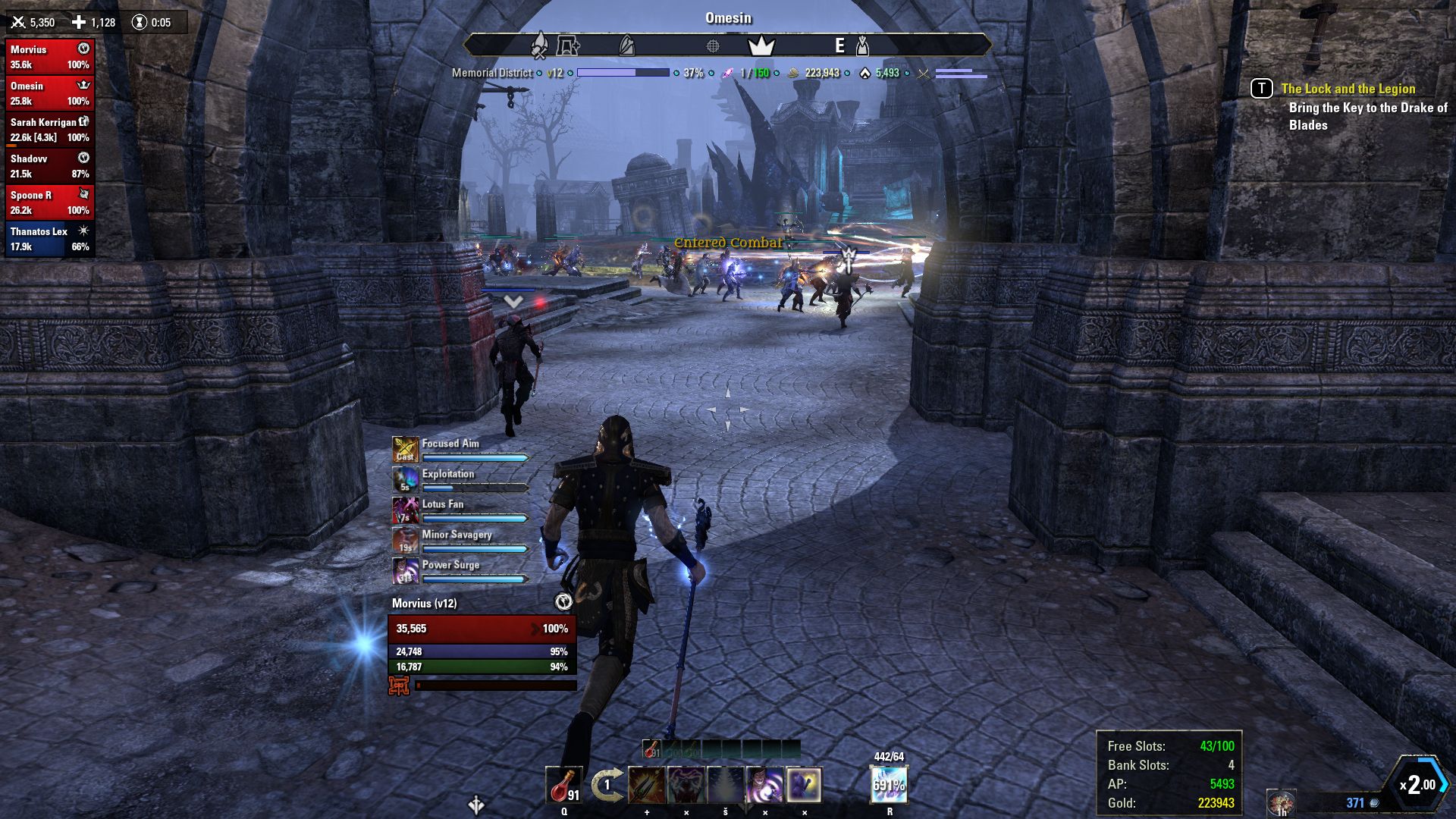Click the Exploitation buff icon
The width and height of the screenshot is (1456, 819).
click(405, 480)
